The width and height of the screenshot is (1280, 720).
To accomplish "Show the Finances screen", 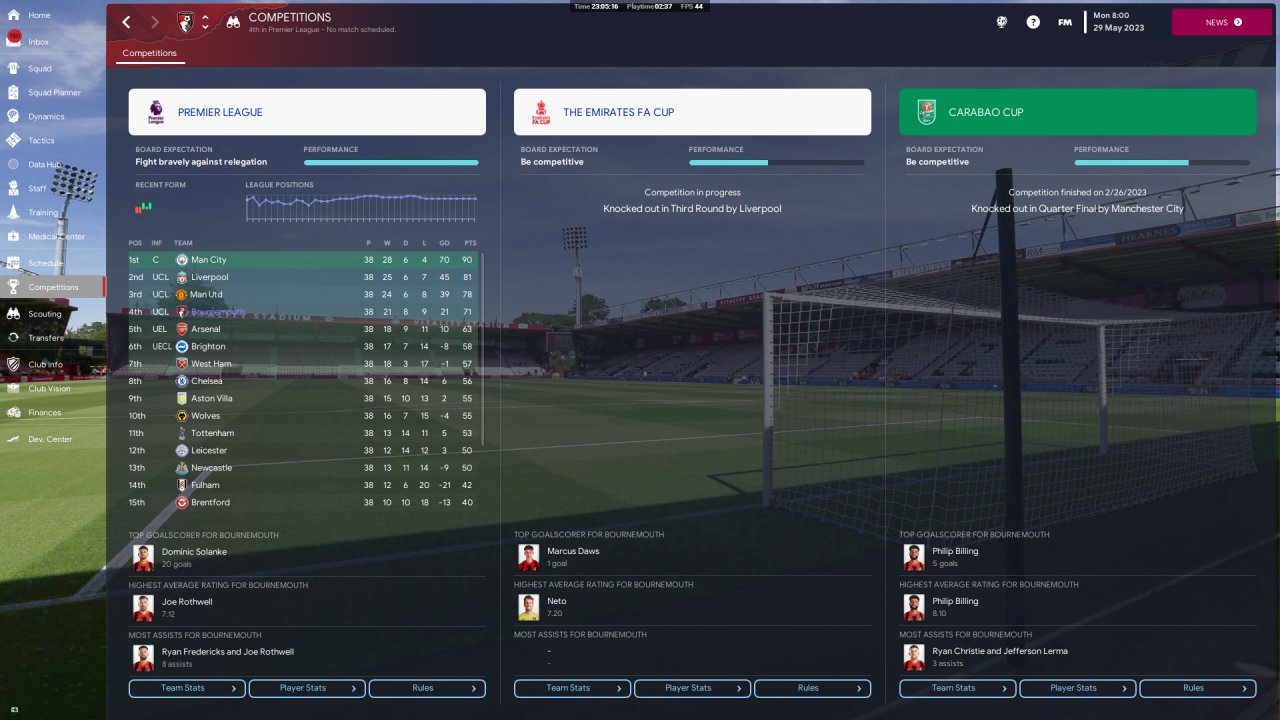I will point(44,413).
